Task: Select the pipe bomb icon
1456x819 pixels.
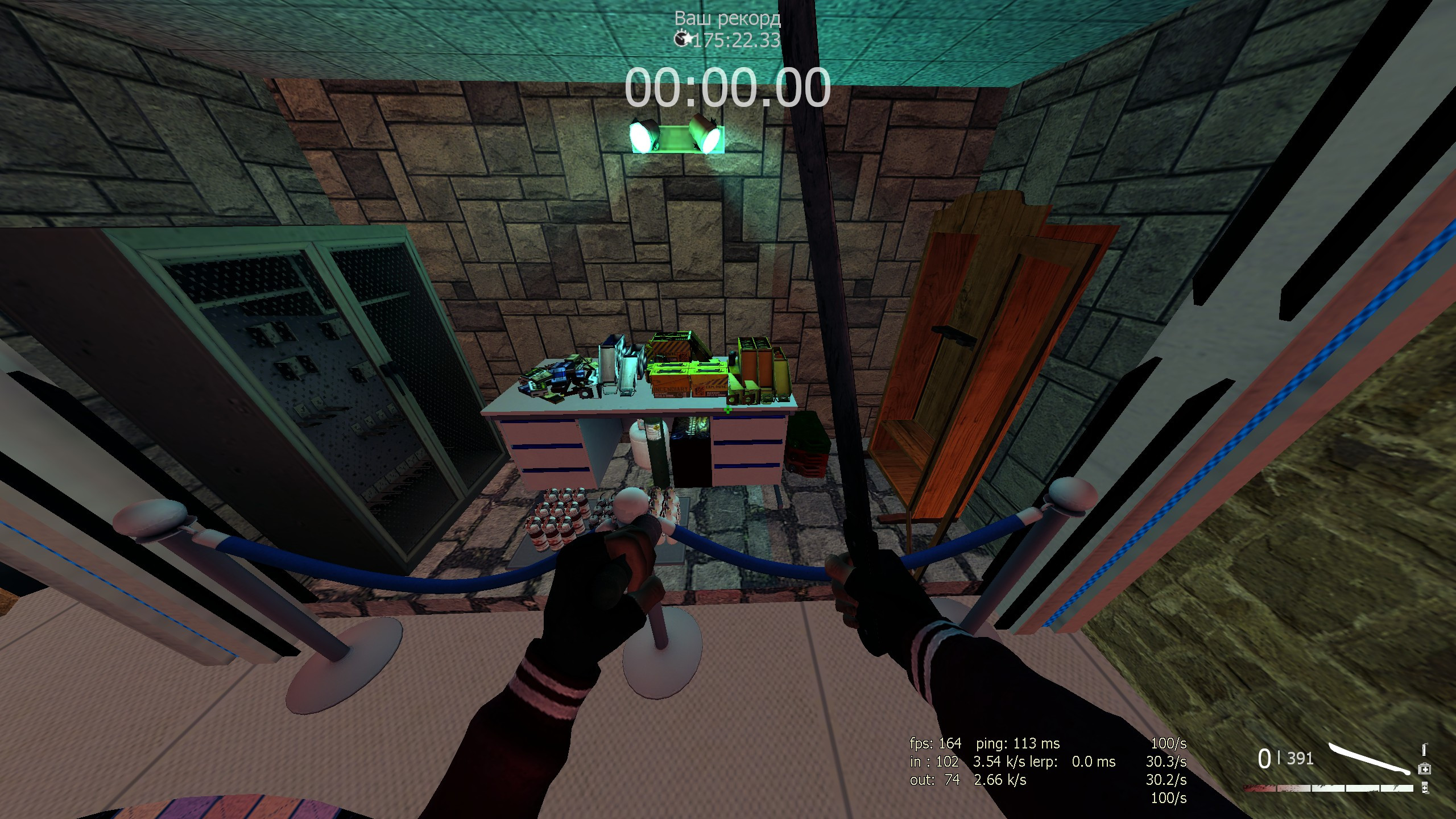Action: [x=1424, y=750]
